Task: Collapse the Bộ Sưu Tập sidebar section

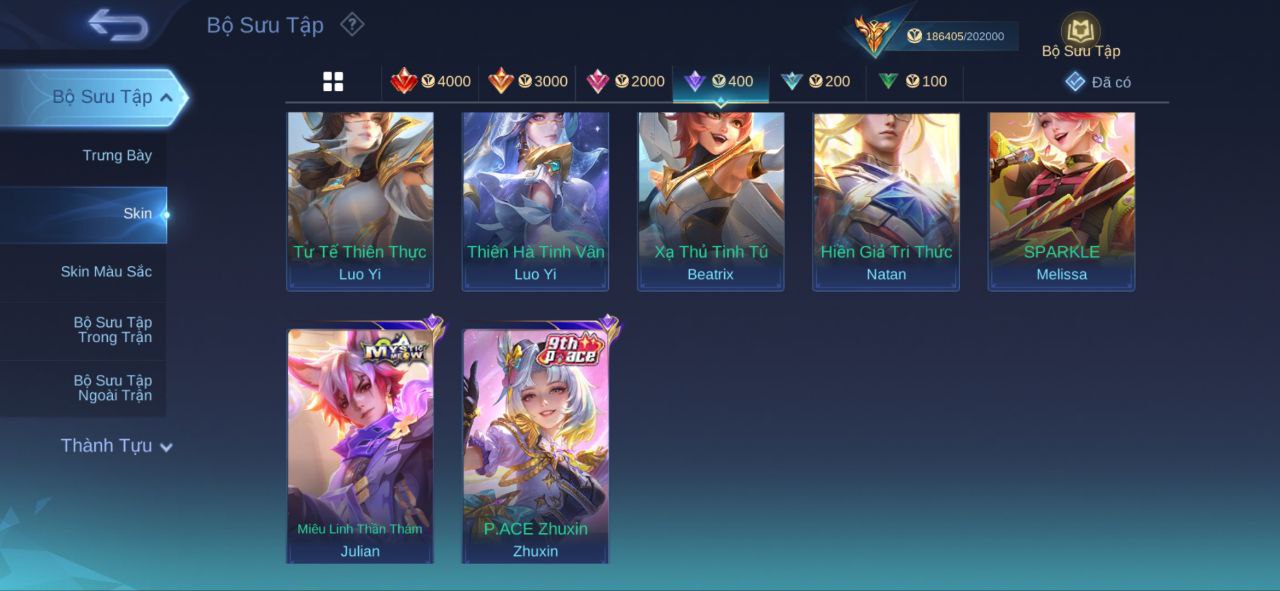Action: (166, 97)
